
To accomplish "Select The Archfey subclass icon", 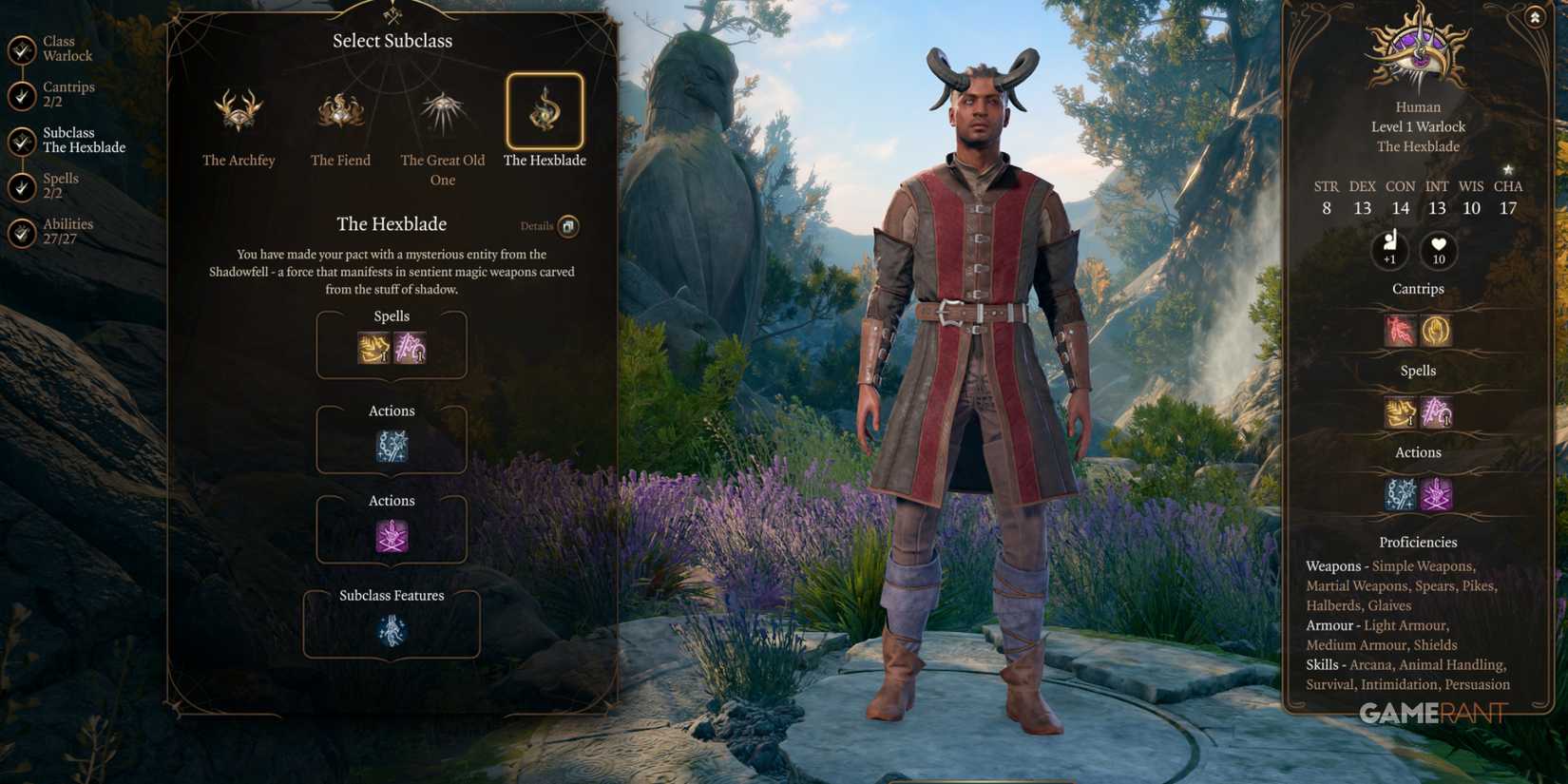I will (239, 111).
